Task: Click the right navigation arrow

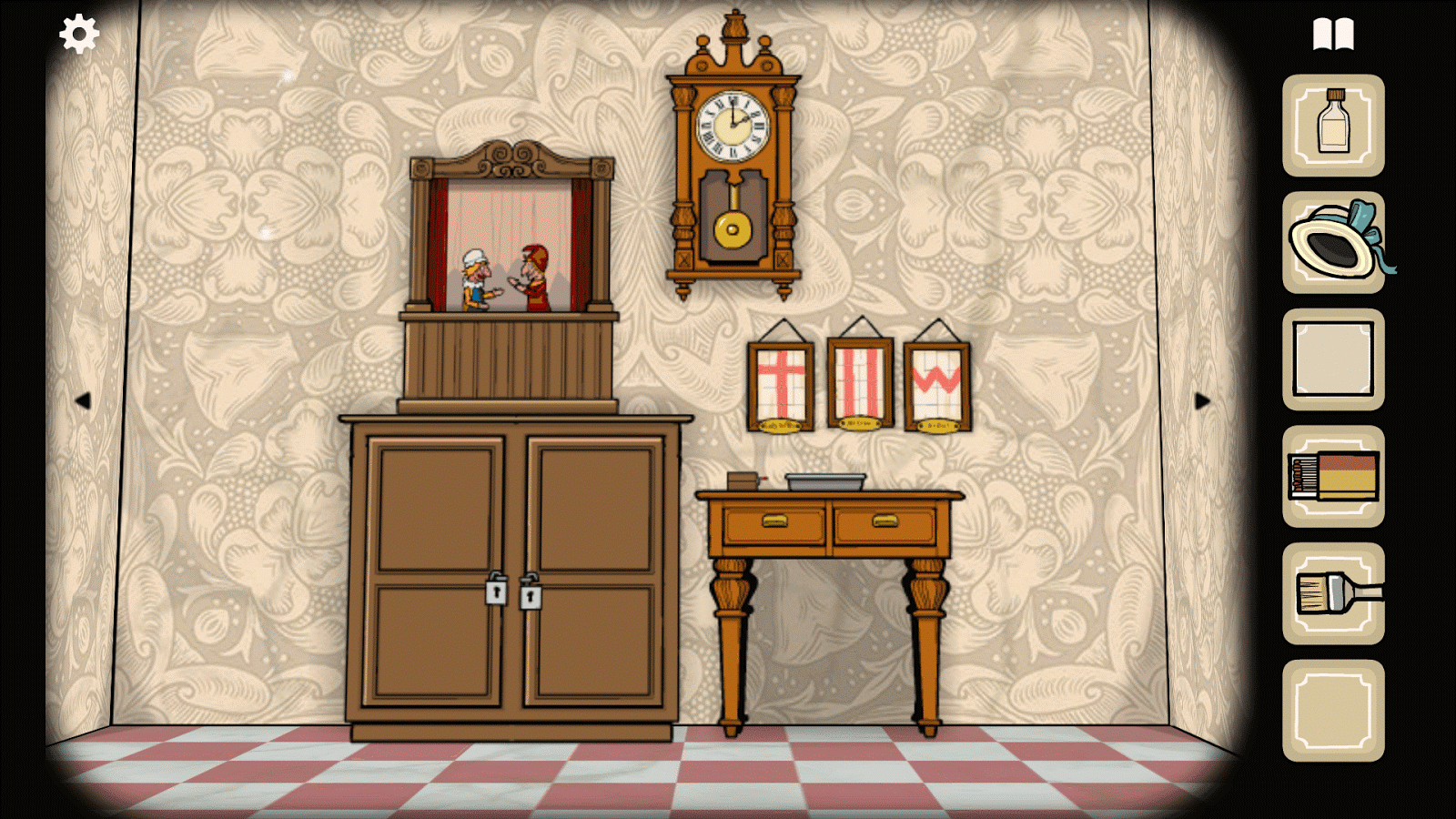Action: pyautogui.click(x=1204, y=401)
